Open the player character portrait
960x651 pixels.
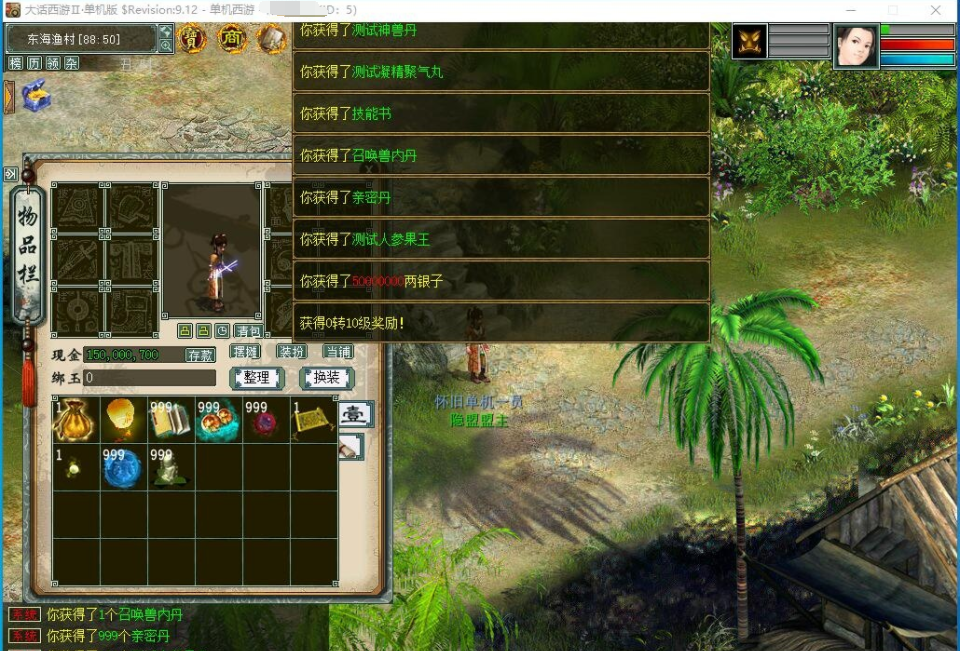click(x=856, y=47)
